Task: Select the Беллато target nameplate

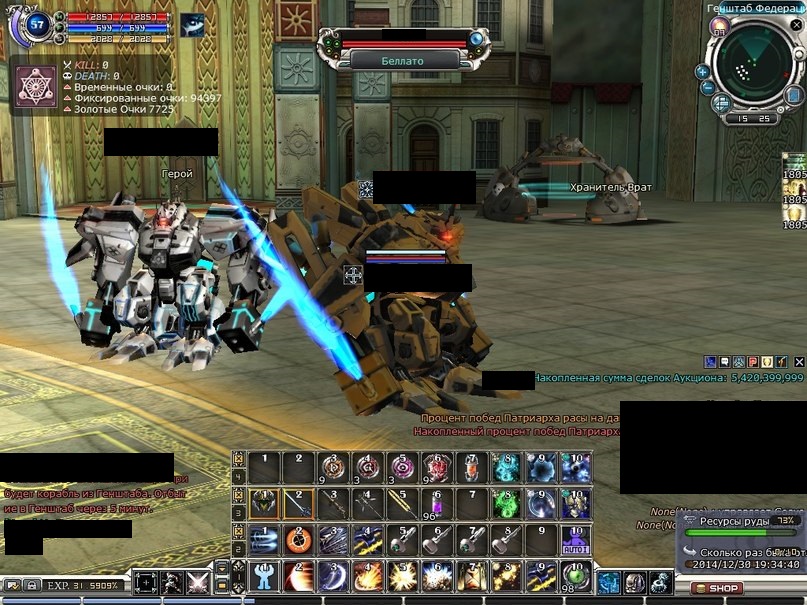Action: click(x=404, y=60)
